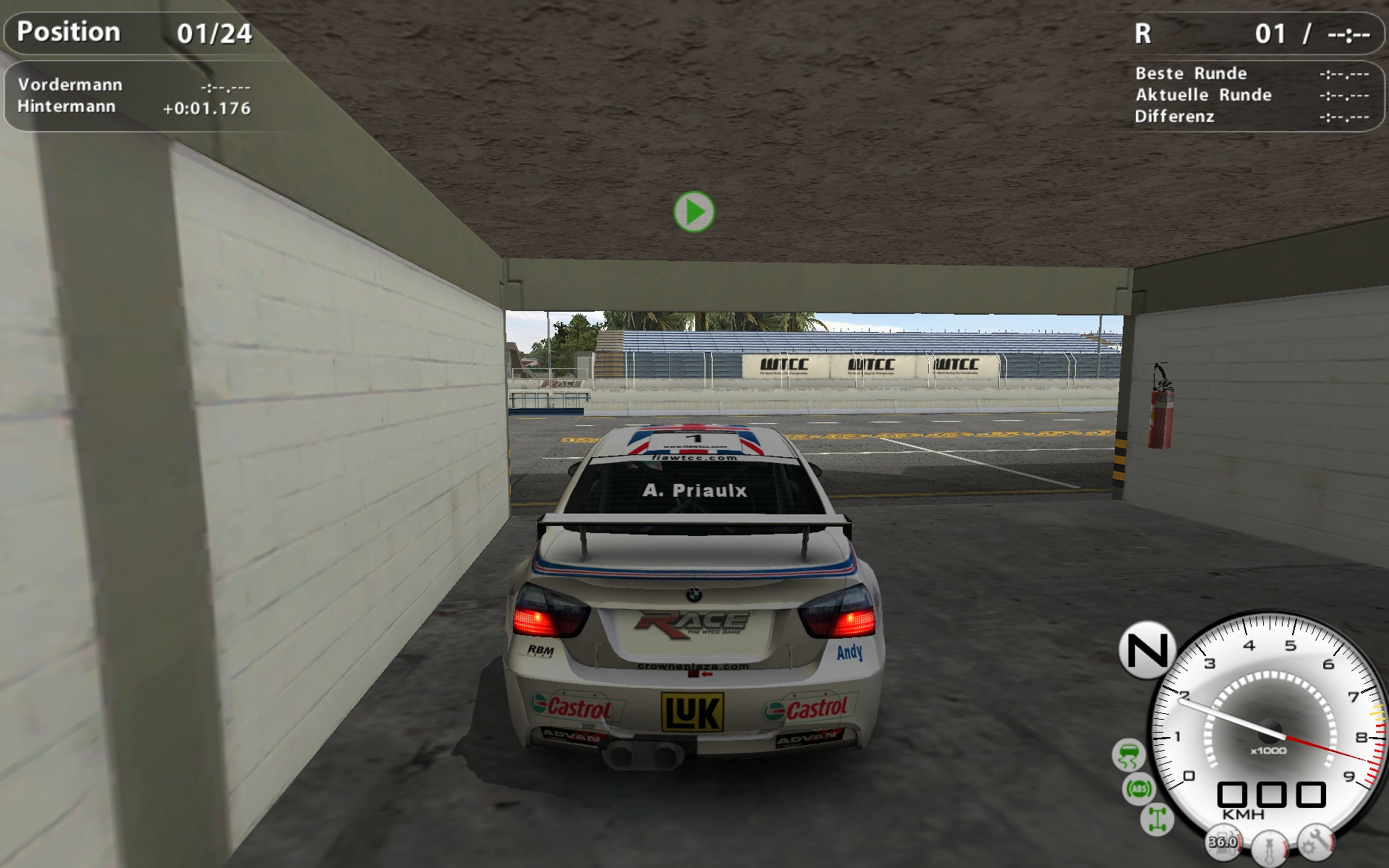1389x868 pixels.
Task: Click the green drivetrain axle icon
Action: coord(1156,820)
